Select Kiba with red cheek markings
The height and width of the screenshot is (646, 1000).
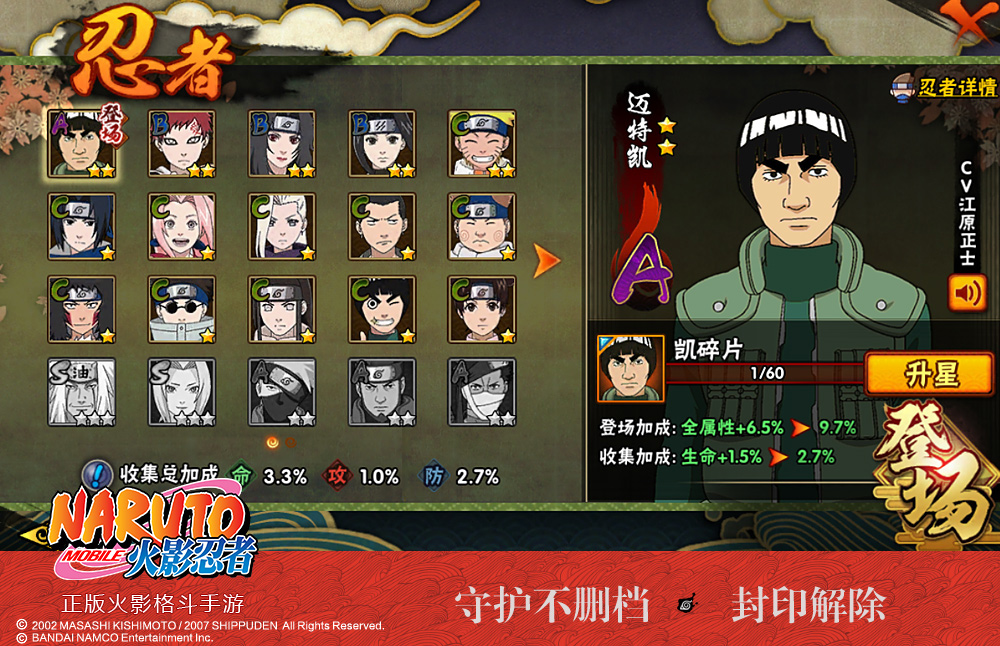click(82, 310)
